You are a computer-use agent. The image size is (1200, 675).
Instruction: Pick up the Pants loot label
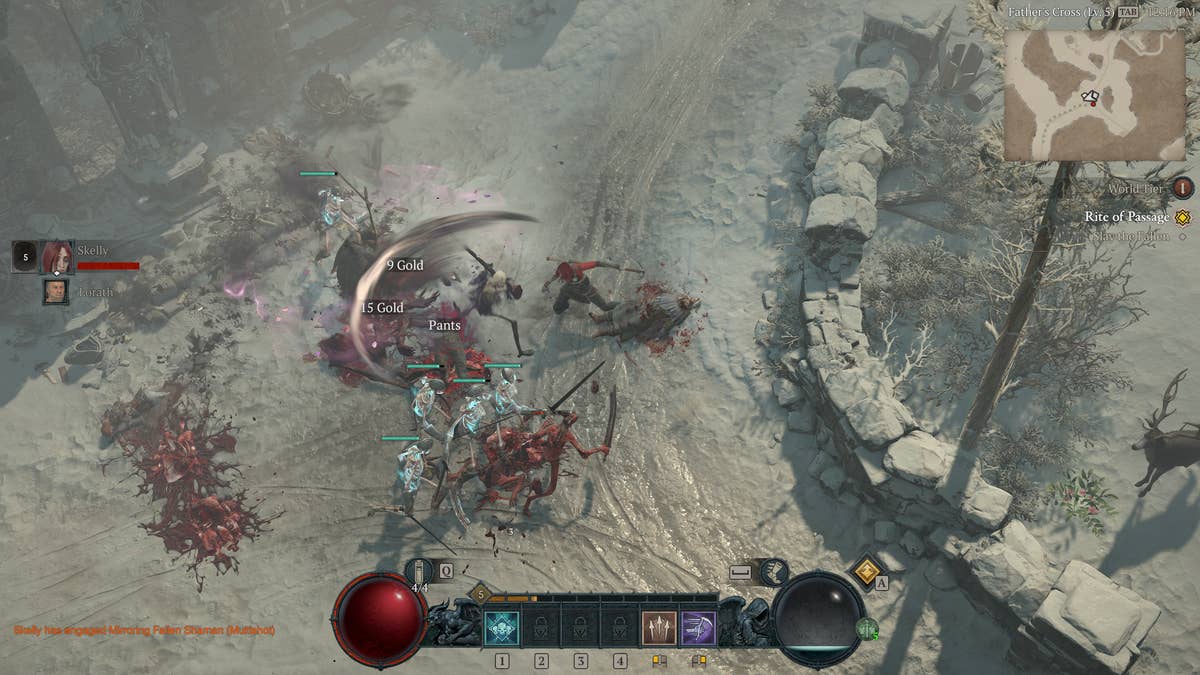point(445,326)
